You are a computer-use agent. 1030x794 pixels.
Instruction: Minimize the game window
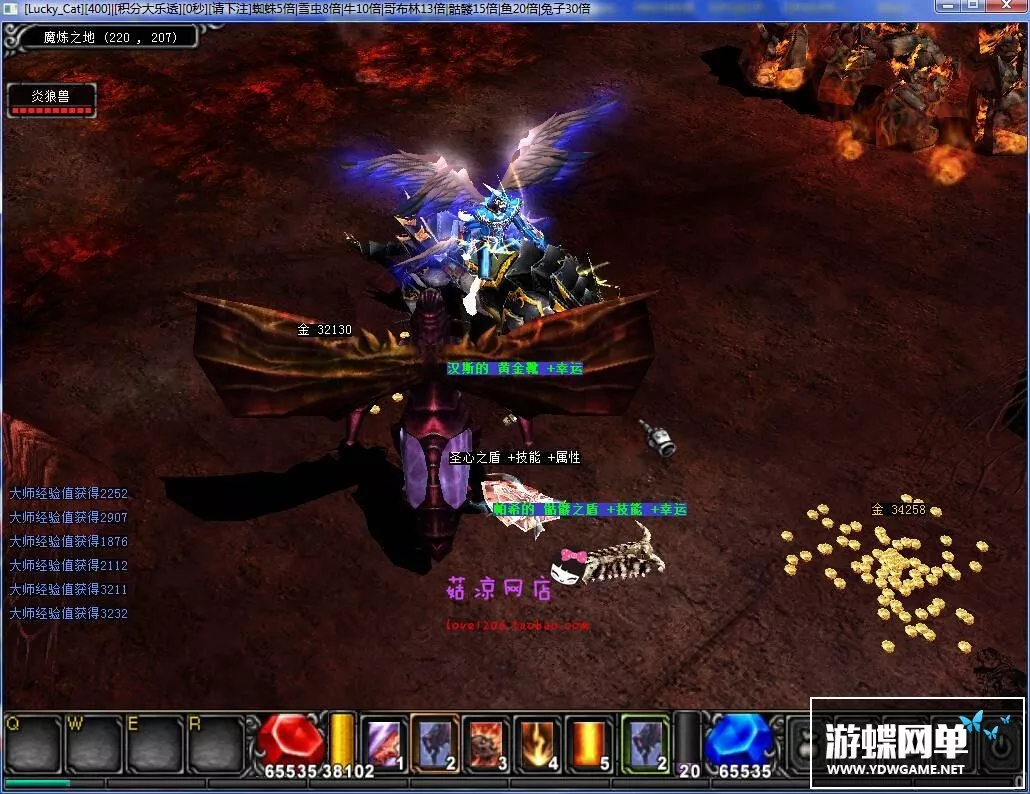tap(950, 8)
